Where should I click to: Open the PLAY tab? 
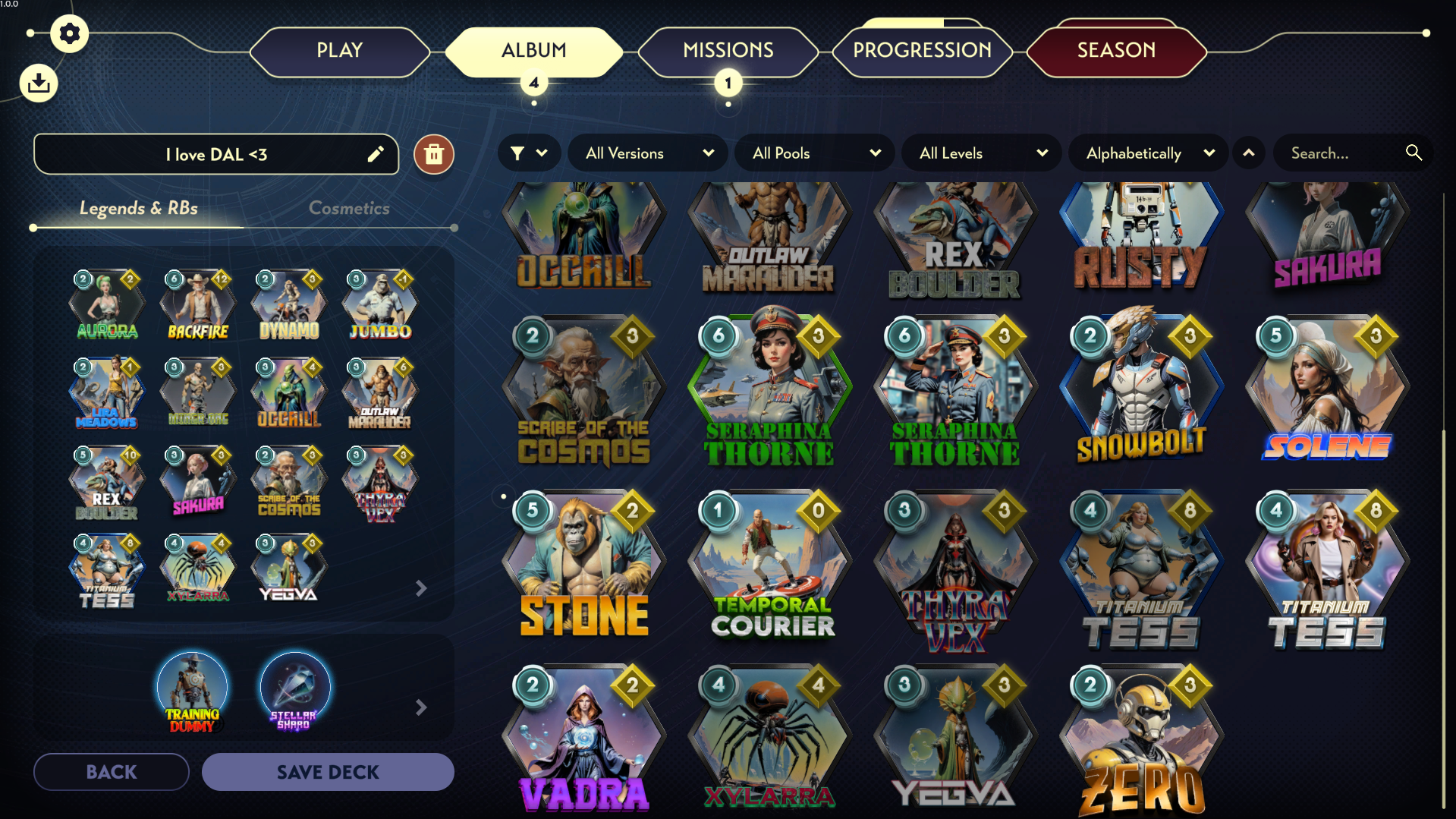click(339, 51)
